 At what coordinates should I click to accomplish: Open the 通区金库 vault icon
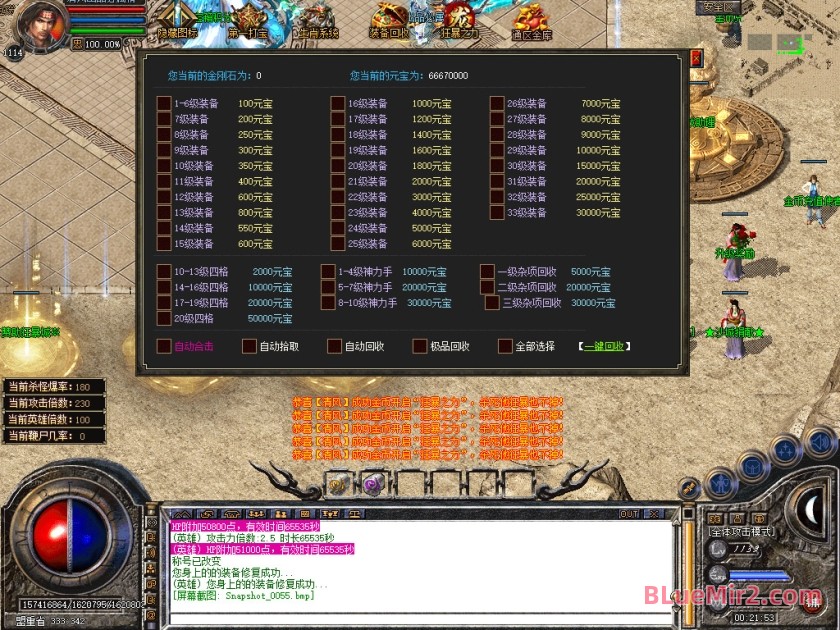531,20
